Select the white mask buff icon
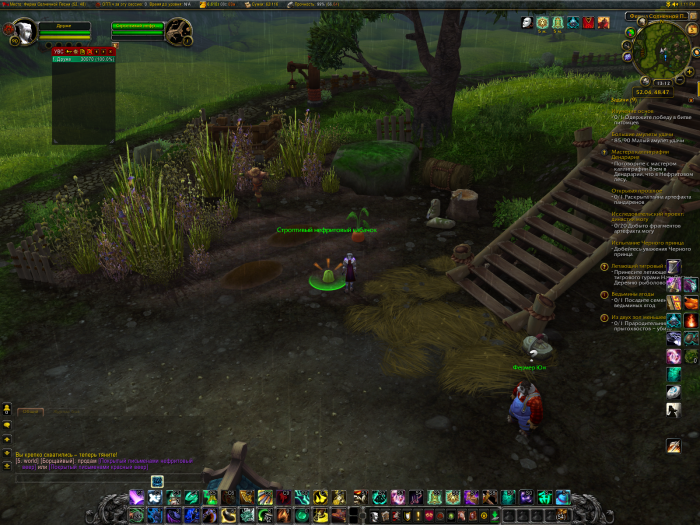 tap(527, 22)
